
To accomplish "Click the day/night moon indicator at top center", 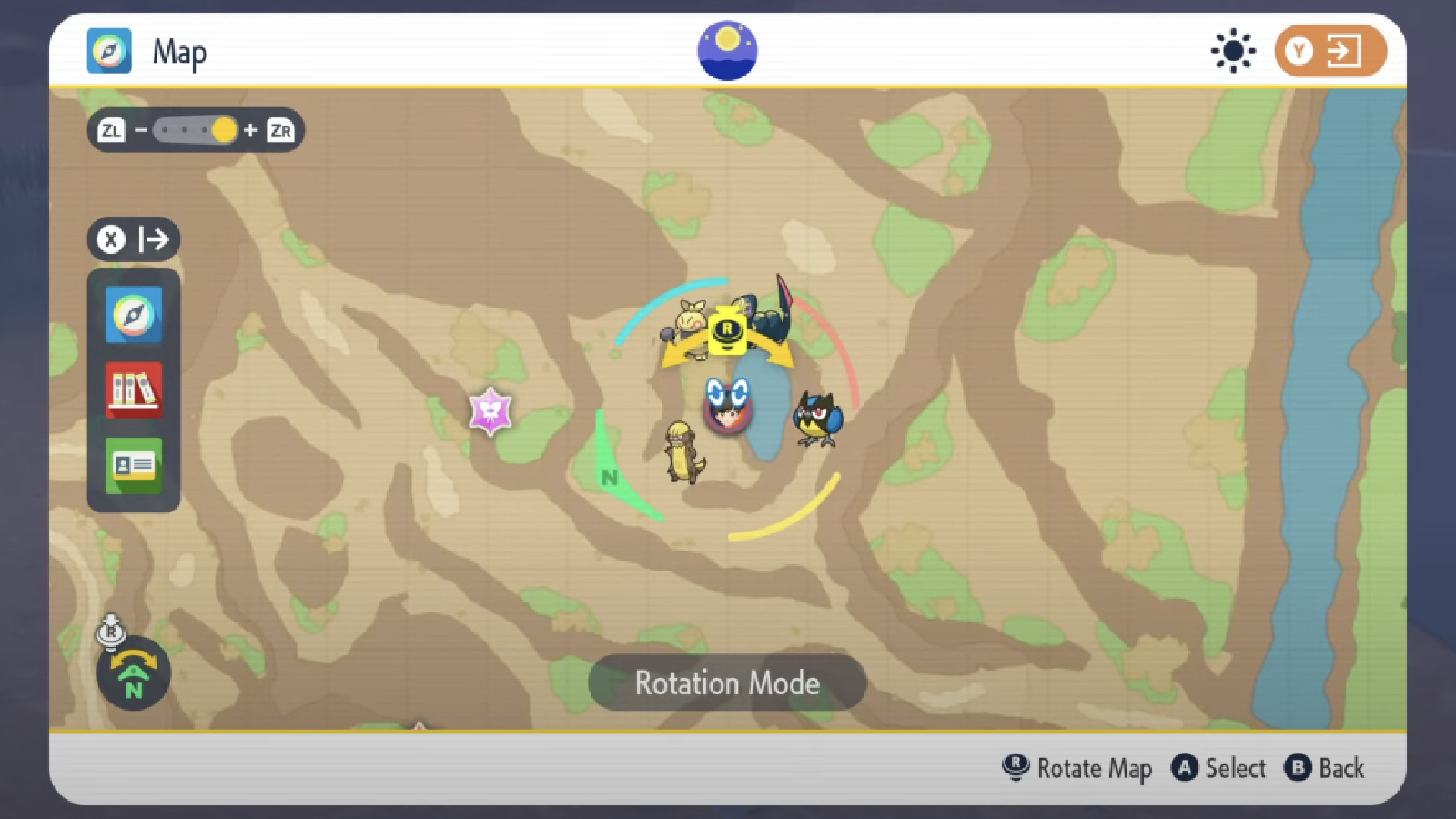I will pos(726,50).
